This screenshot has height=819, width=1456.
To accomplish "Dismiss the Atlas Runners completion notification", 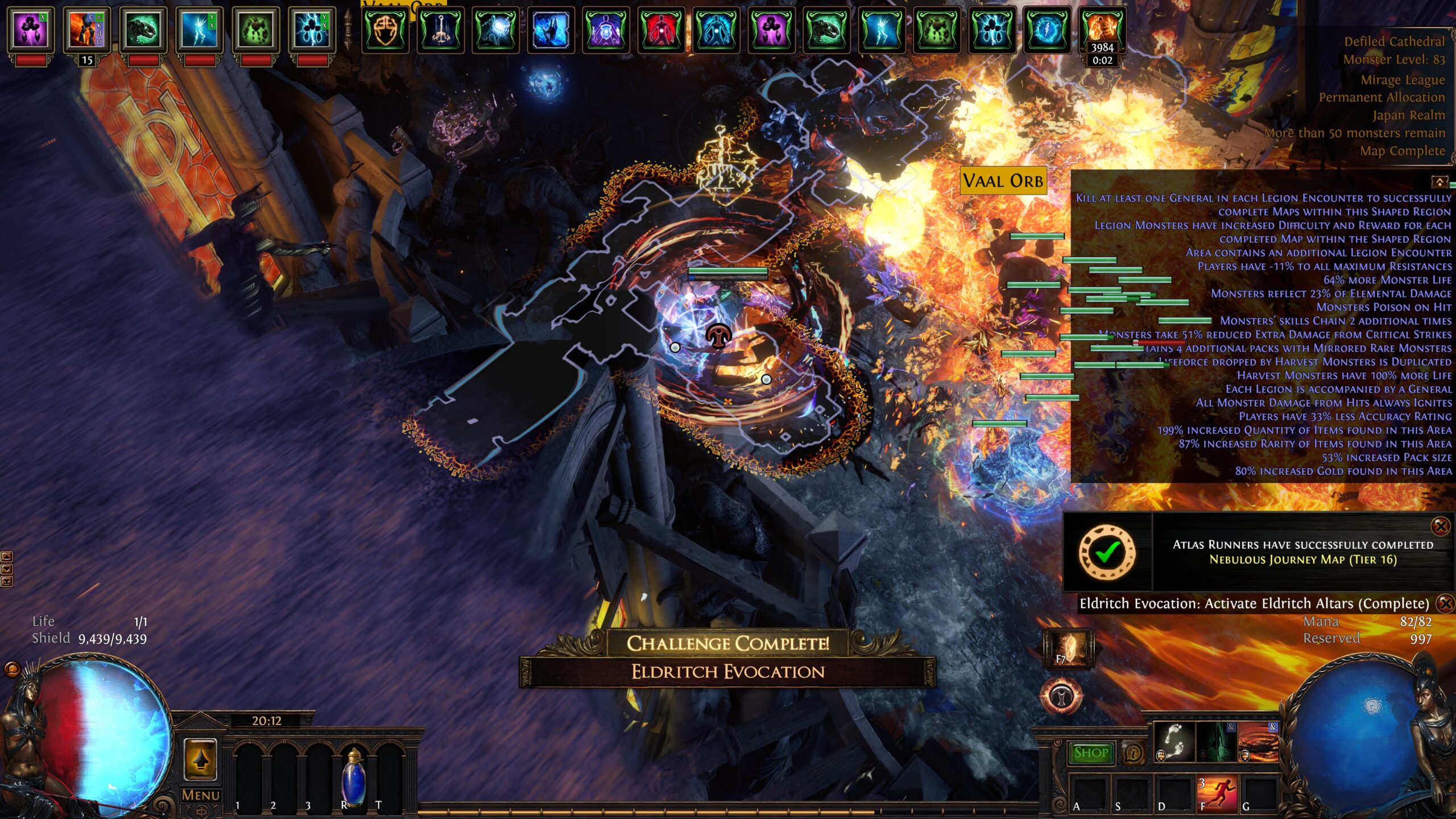I will click(x=1441, y=527).
